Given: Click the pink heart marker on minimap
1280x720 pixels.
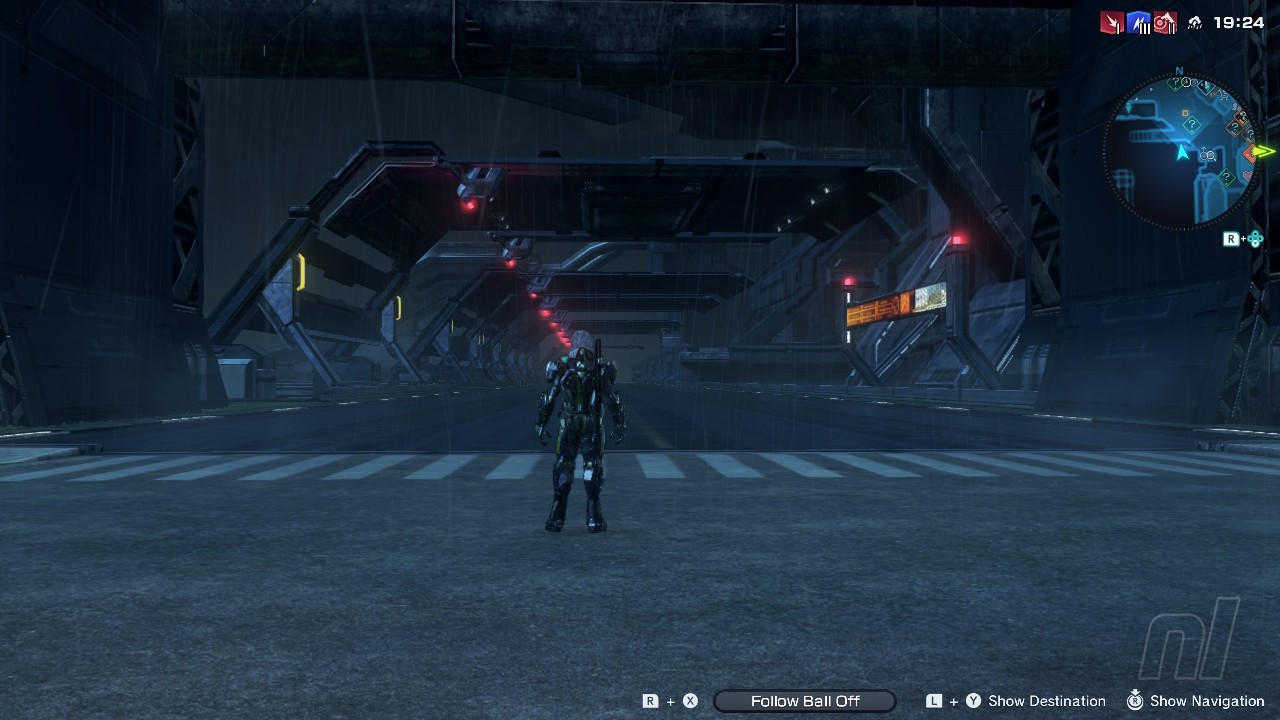Looking at the screenshot, I should 1248,176.
